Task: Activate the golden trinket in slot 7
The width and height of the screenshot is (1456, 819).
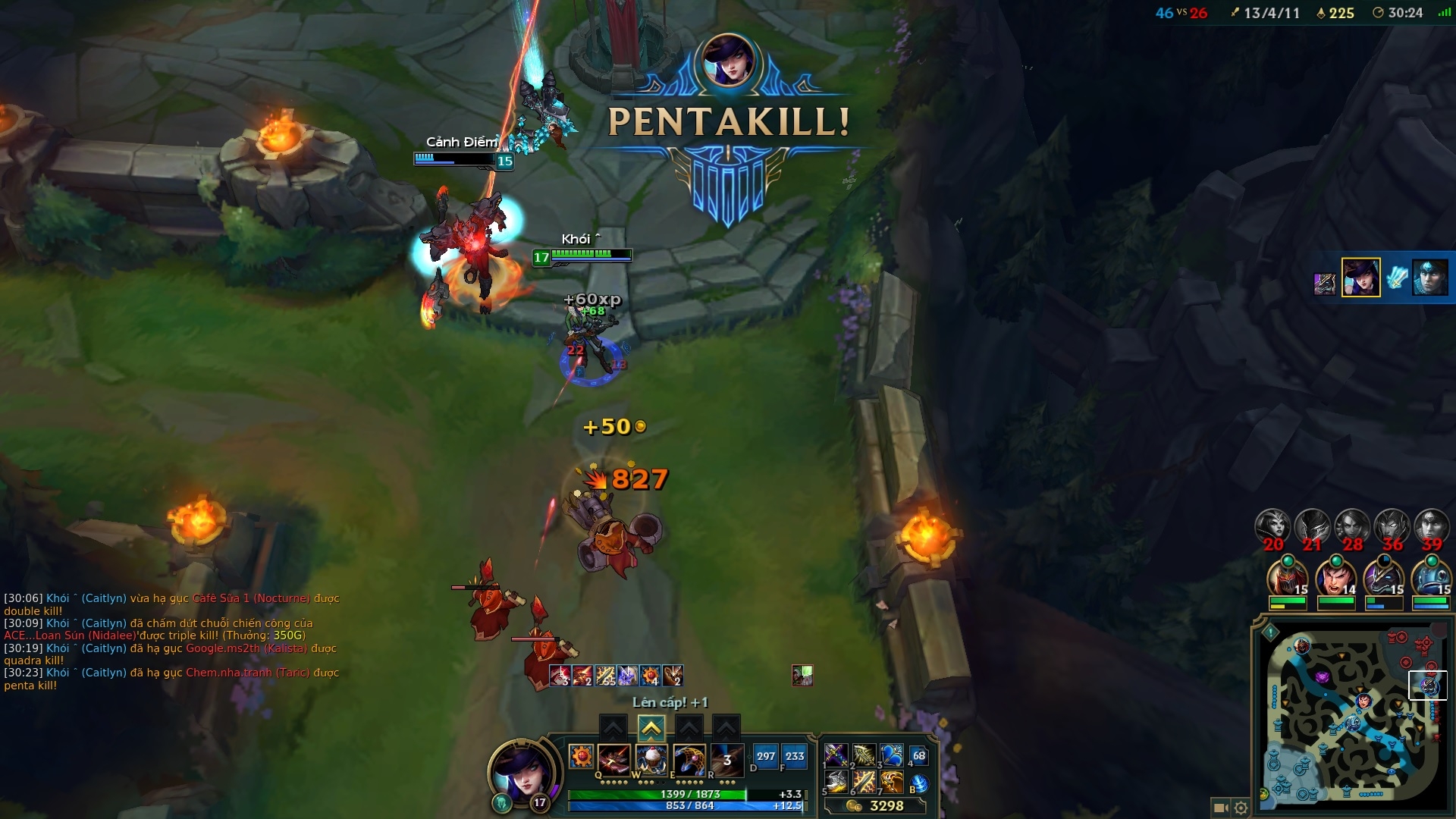Action: (892, 782)
